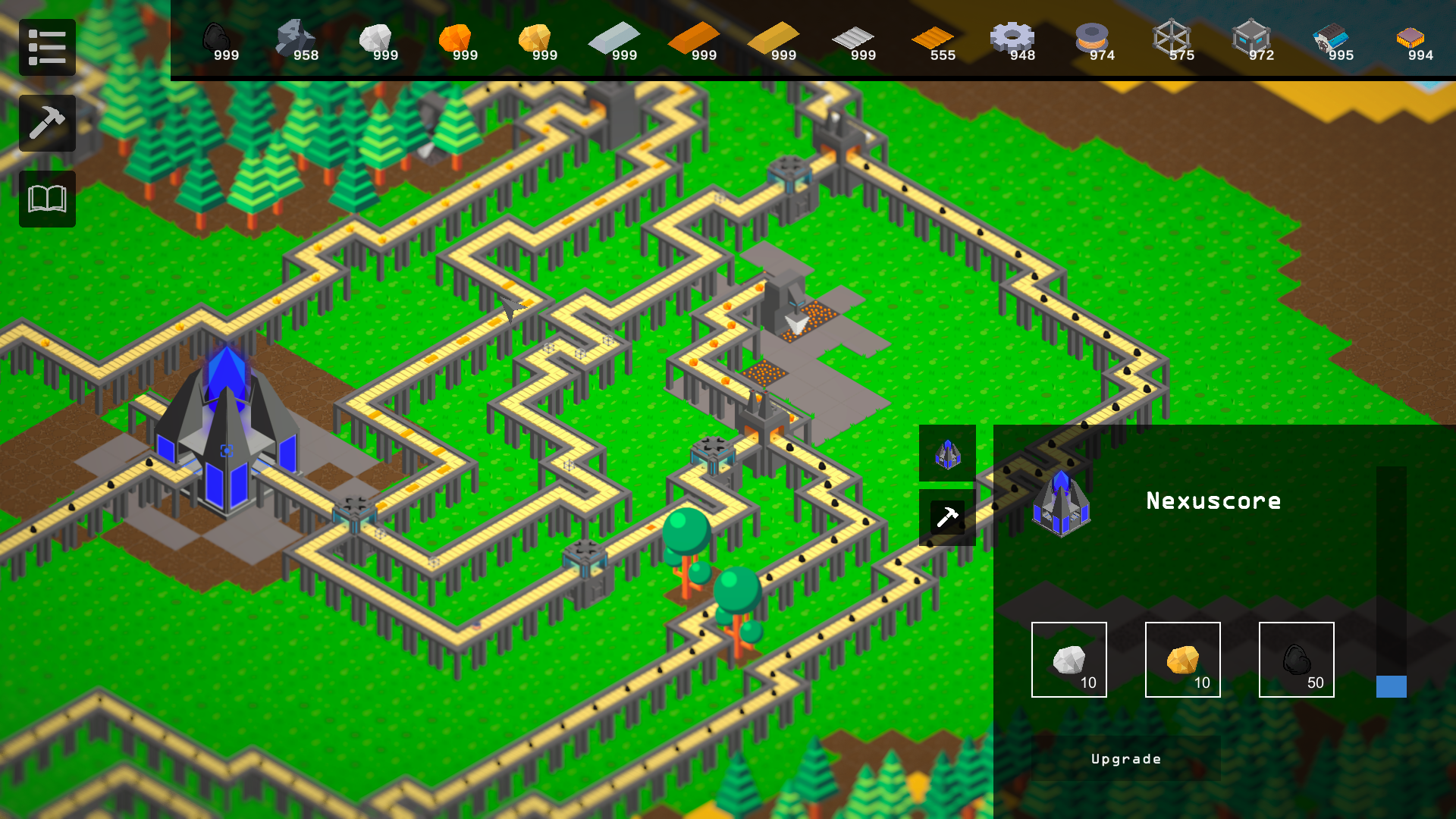
Task: Open the book journal button
Action: [x=47, y=199]
